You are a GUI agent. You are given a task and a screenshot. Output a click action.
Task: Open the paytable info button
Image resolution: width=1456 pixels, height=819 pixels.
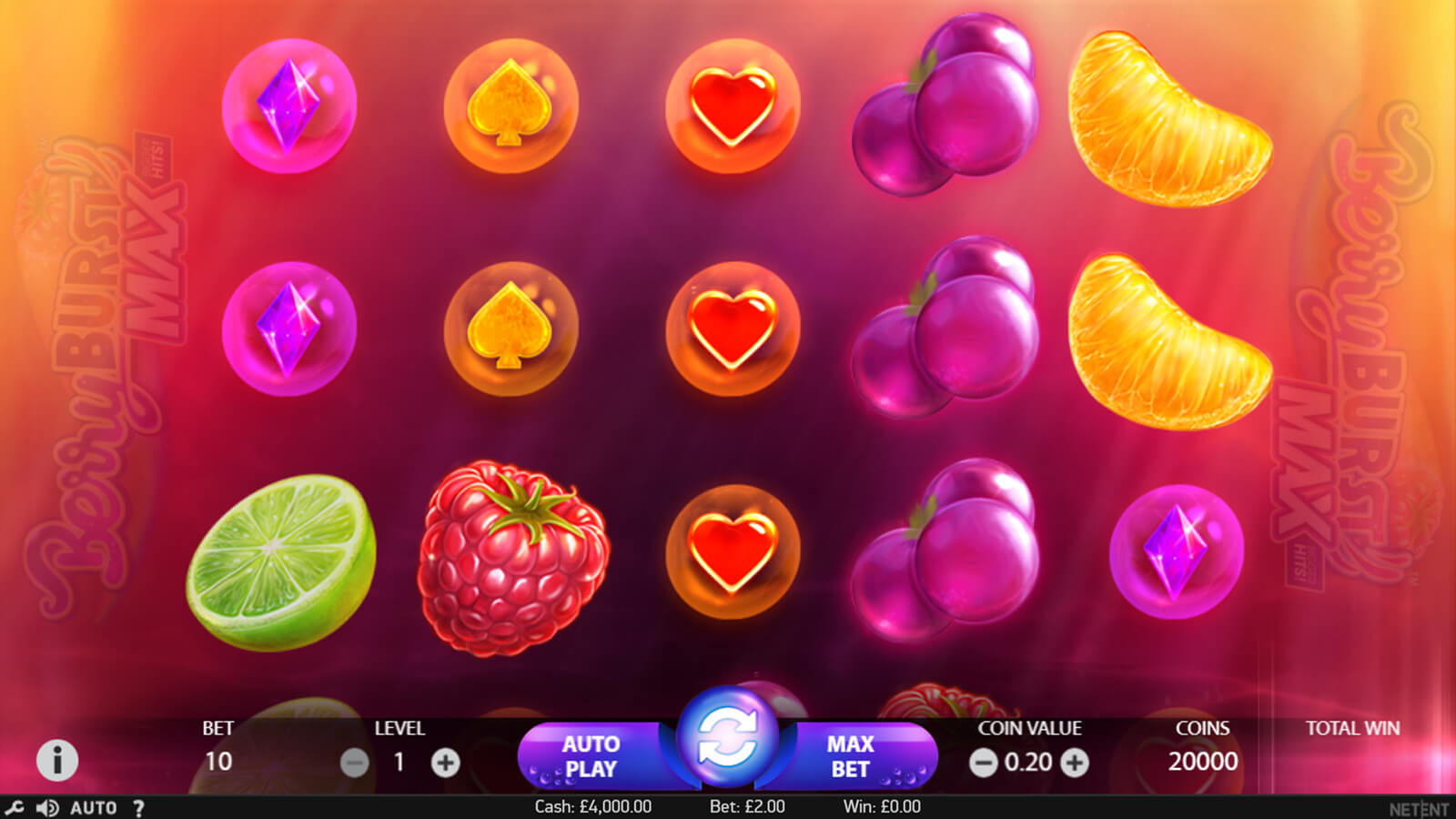click(x=57, y=760)
